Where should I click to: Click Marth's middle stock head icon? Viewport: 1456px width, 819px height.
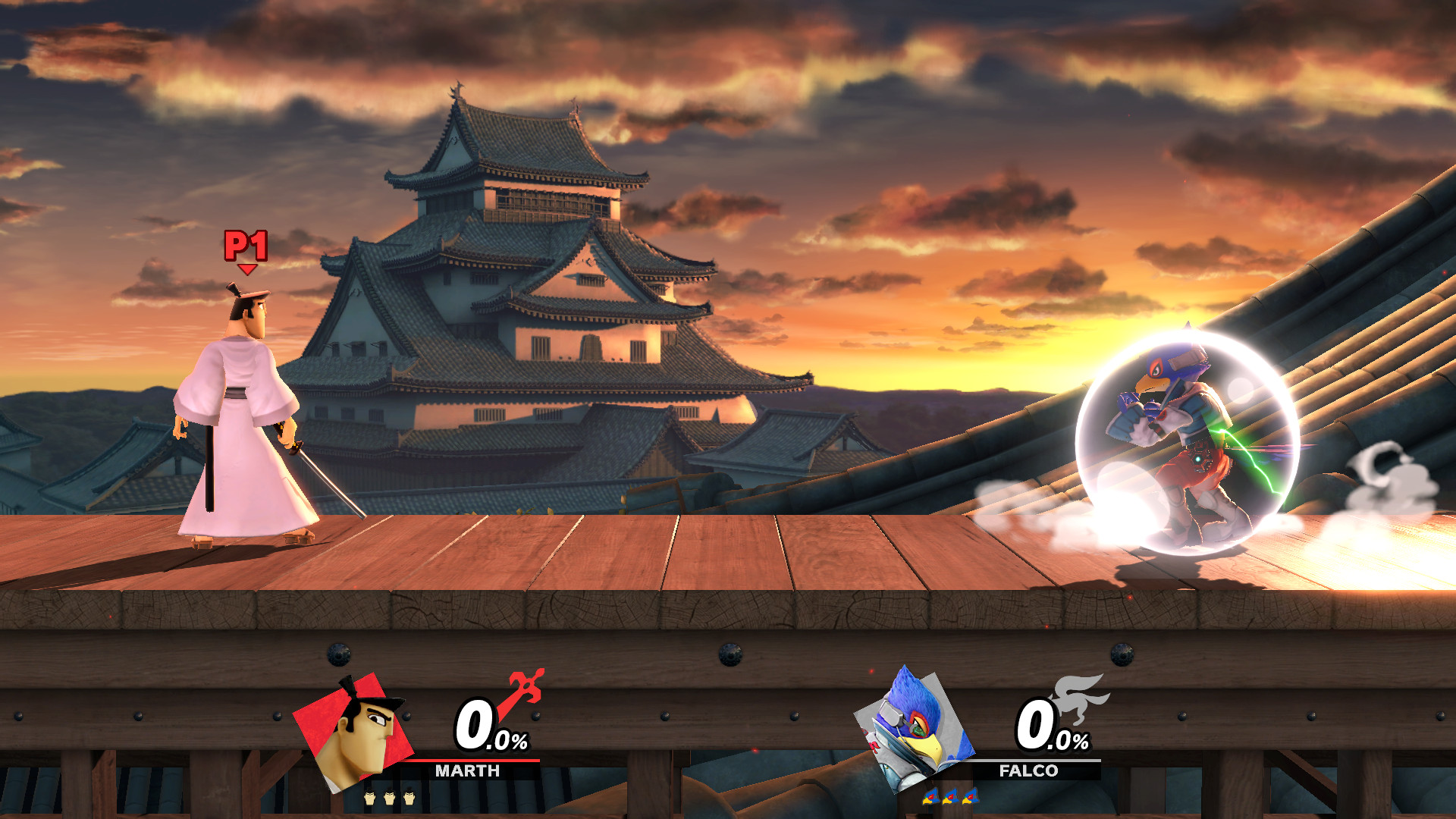[390, 799]
